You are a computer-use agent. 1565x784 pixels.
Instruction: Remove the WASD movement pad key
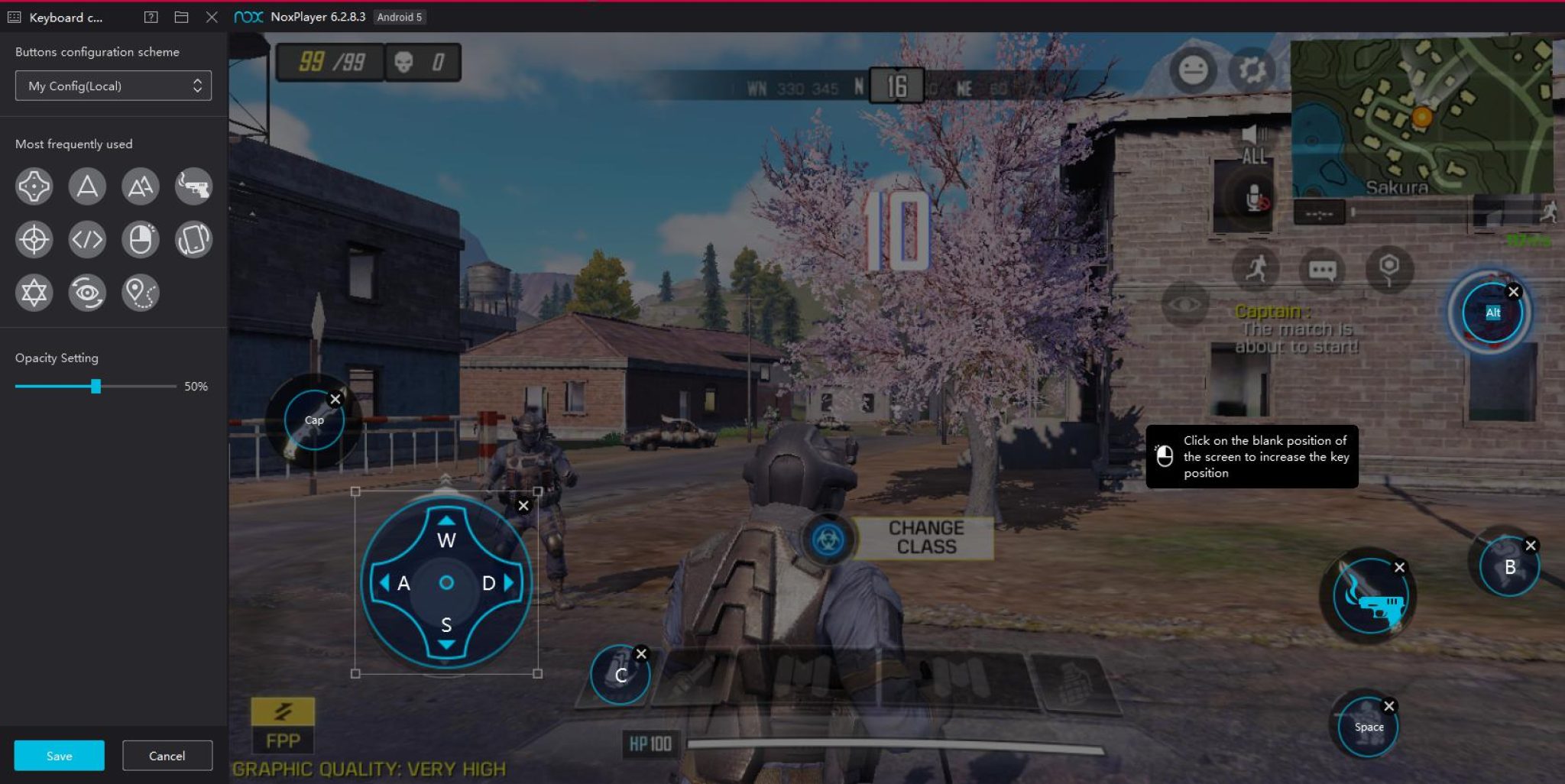click(523, 506)
